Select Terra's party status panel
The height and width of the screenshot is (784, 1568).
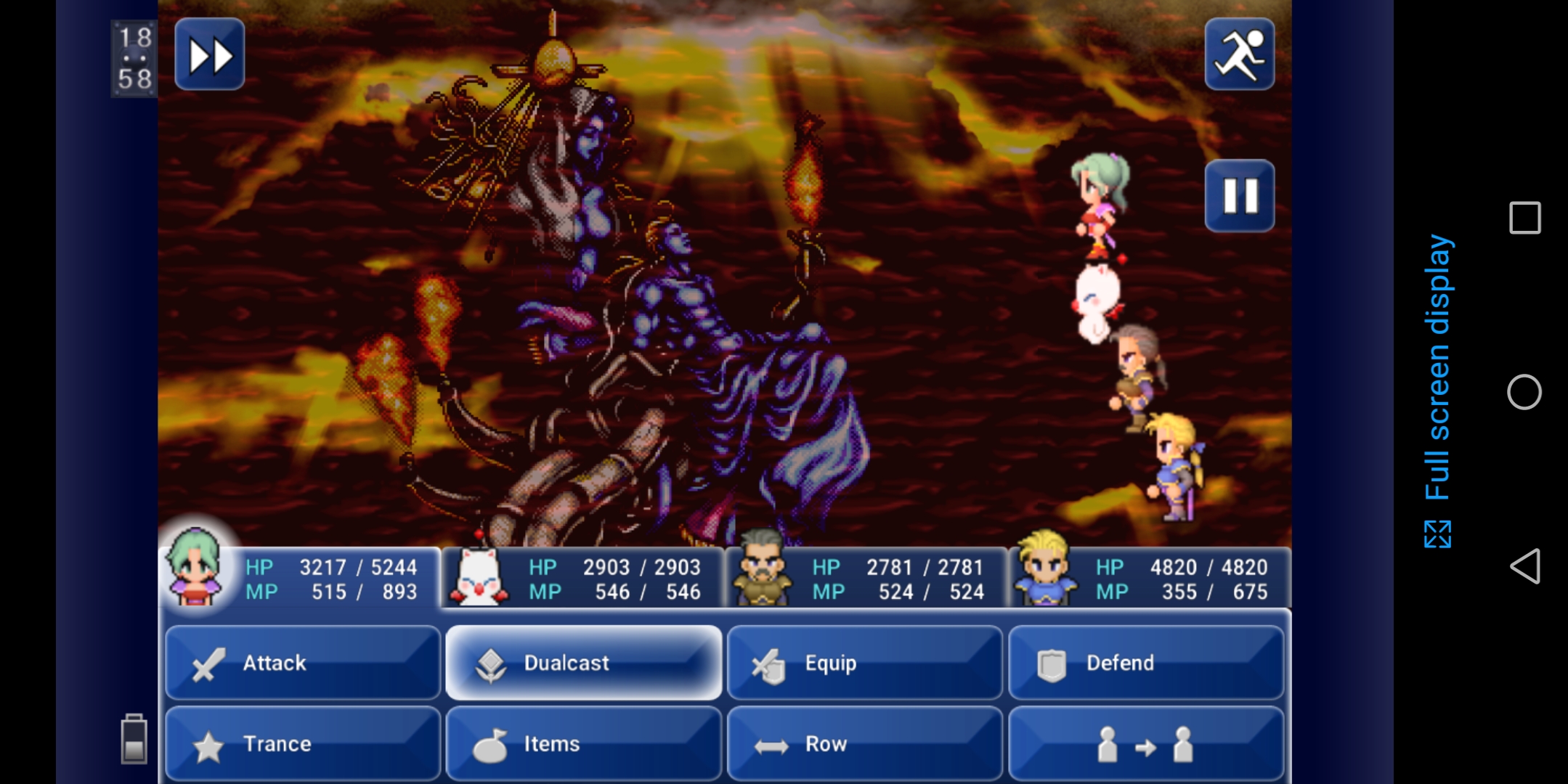[299, 579]
